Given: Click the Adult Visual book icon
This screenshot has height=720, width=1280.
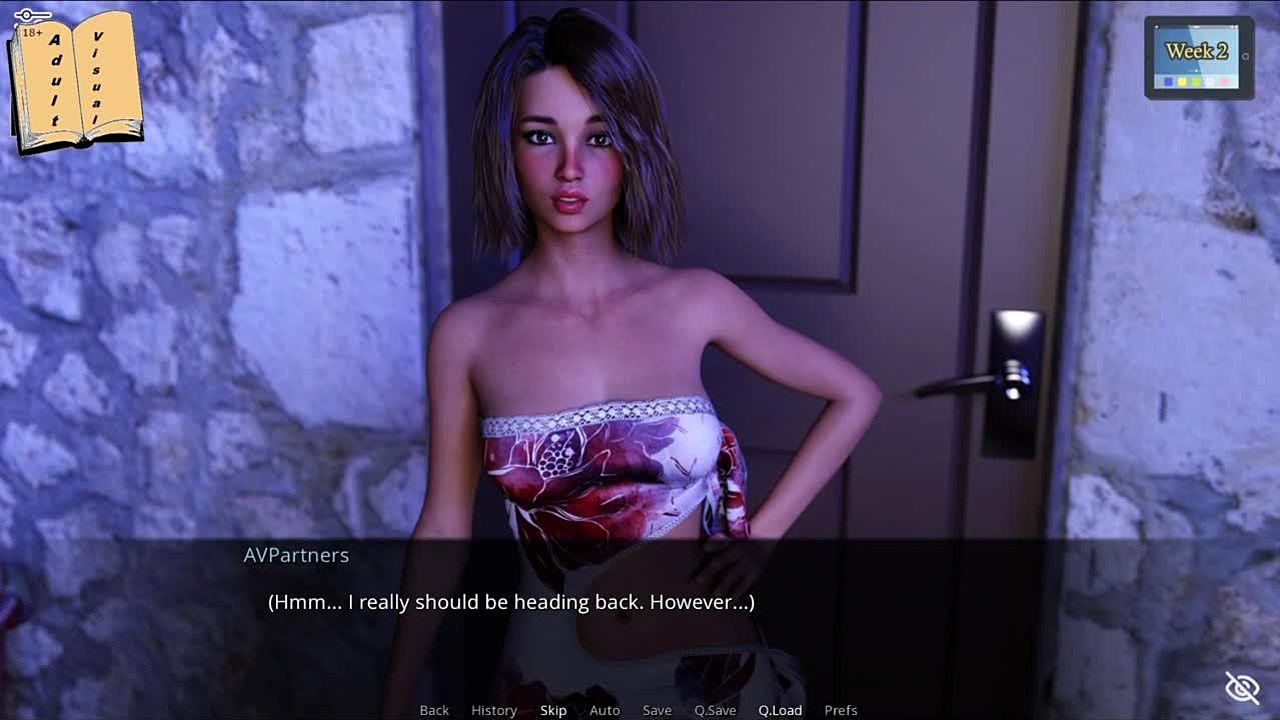Looking at the screenshot, I should (x=75, y=80).
